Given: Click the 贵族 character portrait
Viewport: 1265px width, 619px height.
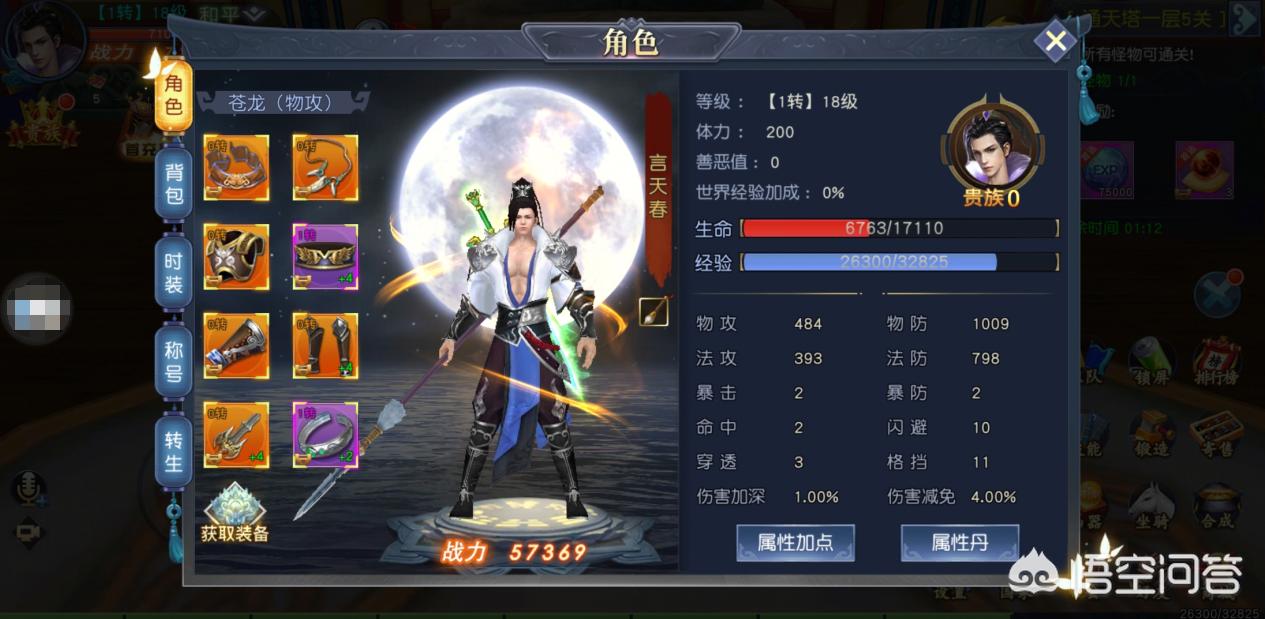Looking at the screenshot, I should 992,150.
